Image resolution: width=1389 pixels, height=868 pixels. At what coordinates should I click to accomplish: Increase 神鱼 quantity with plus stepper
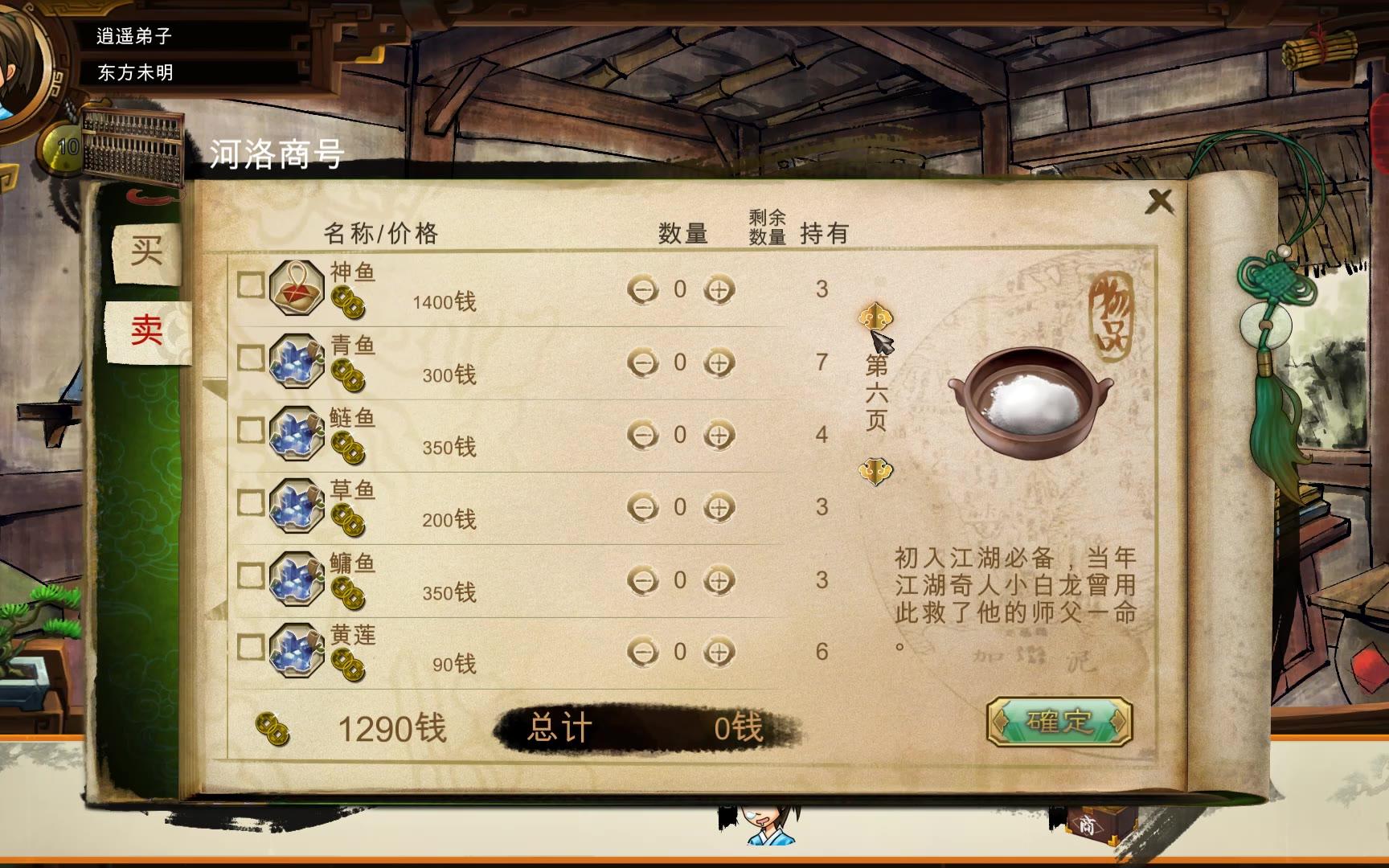[718, 290]
